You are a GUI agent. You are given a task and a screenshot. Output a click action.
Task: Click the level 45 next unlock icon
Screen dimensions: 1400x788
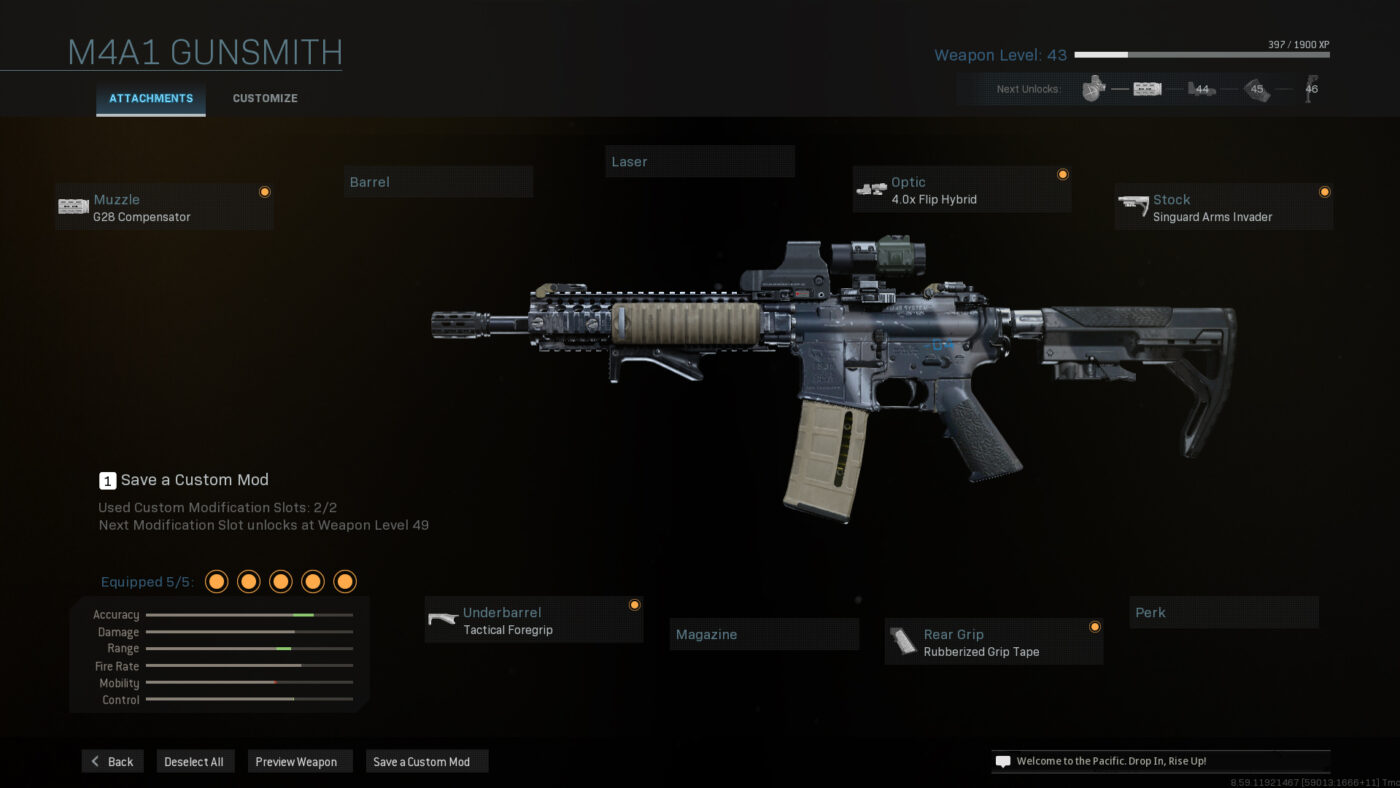click(x=1258, y=88)
